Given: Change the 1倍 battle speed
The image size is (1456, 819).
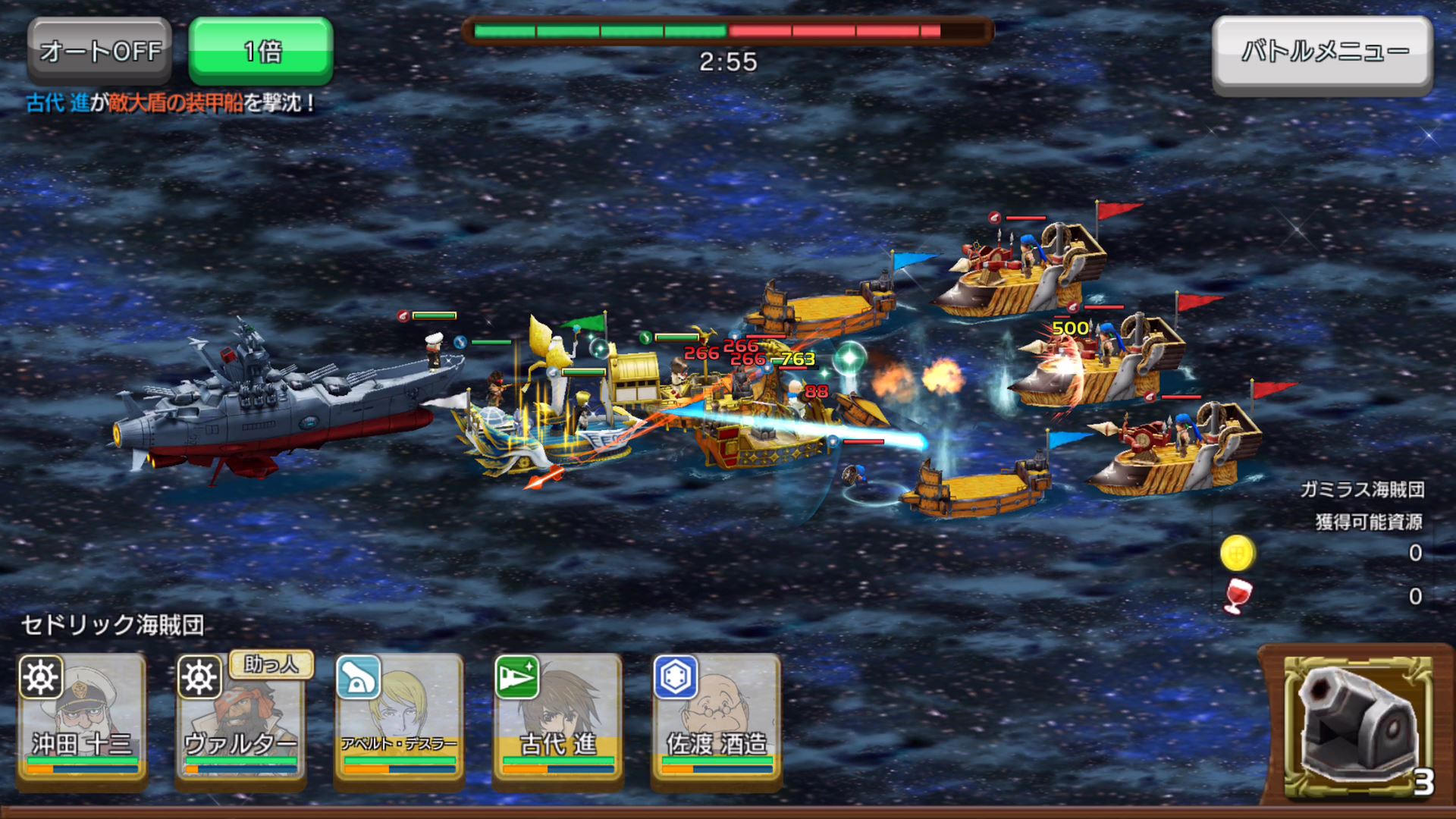Looking at the screenshot, I should pyautogui.click(x=261, y=51).
